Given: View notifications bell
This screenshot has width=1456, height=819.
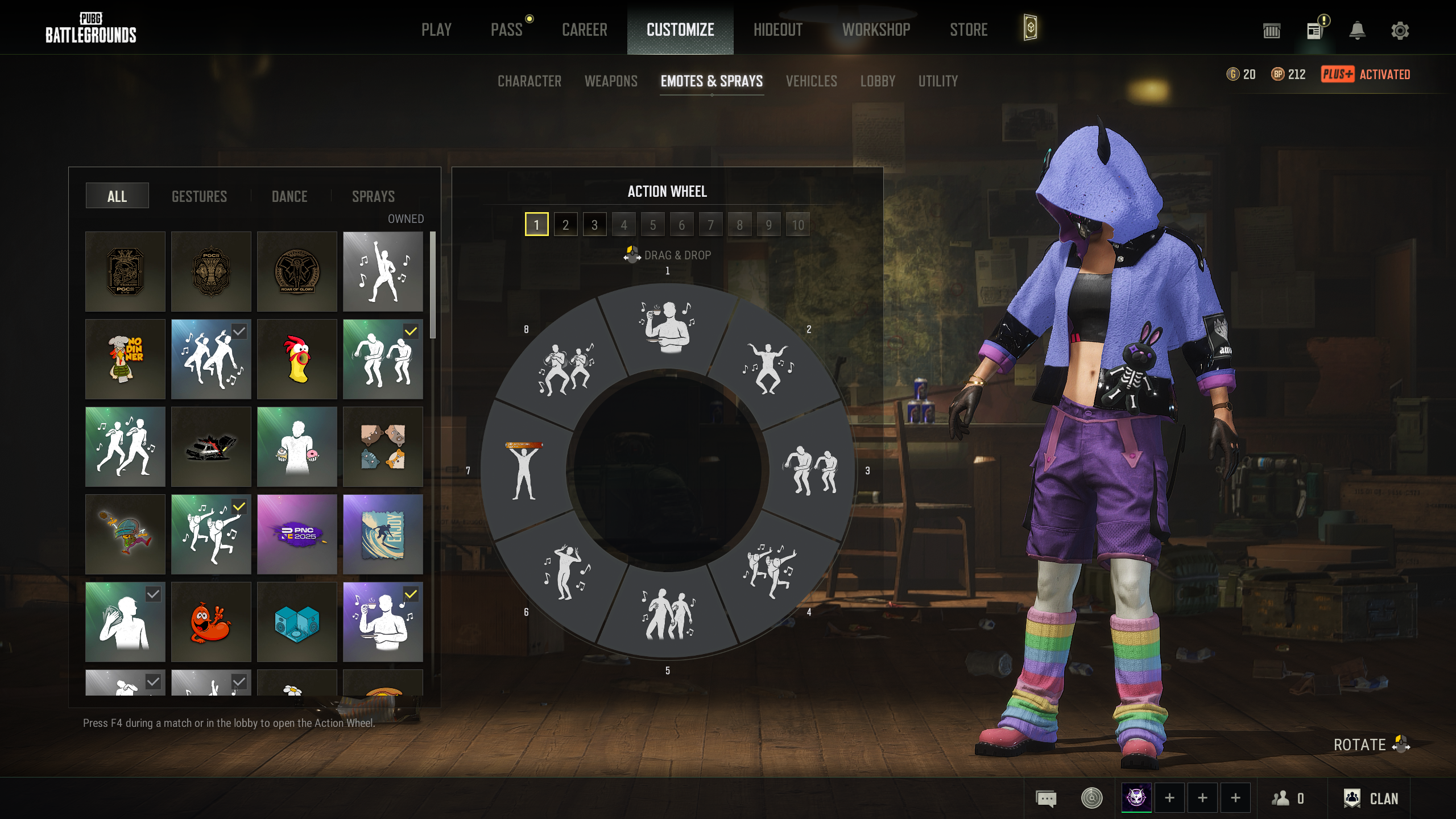Looking at the screenshot, I should coord(1357,31).
